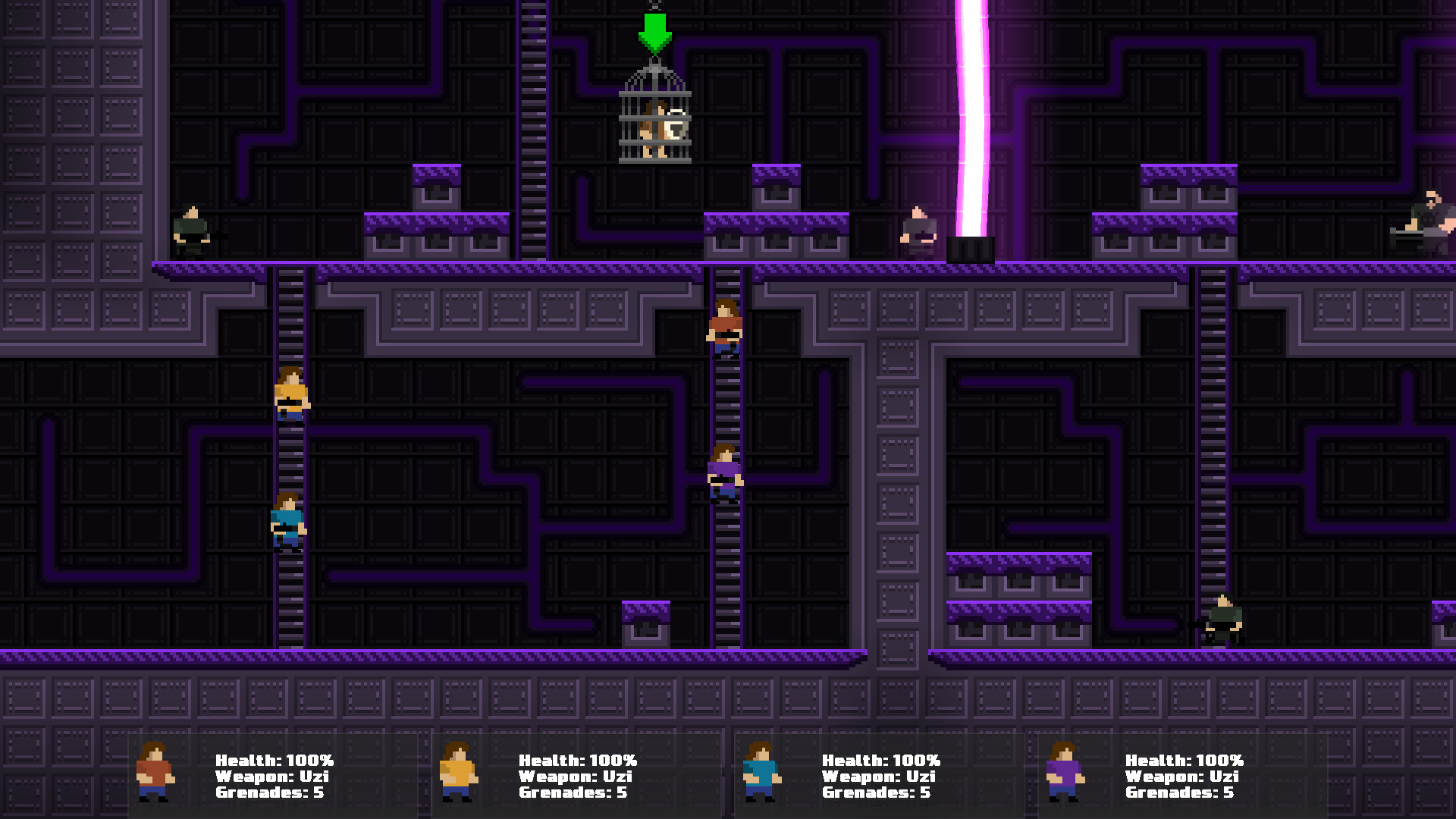The image size is (1456, 819).
Task: Click the small crate near the lower middle ladder
Action: pyautogui.click(x=645, y=622)
